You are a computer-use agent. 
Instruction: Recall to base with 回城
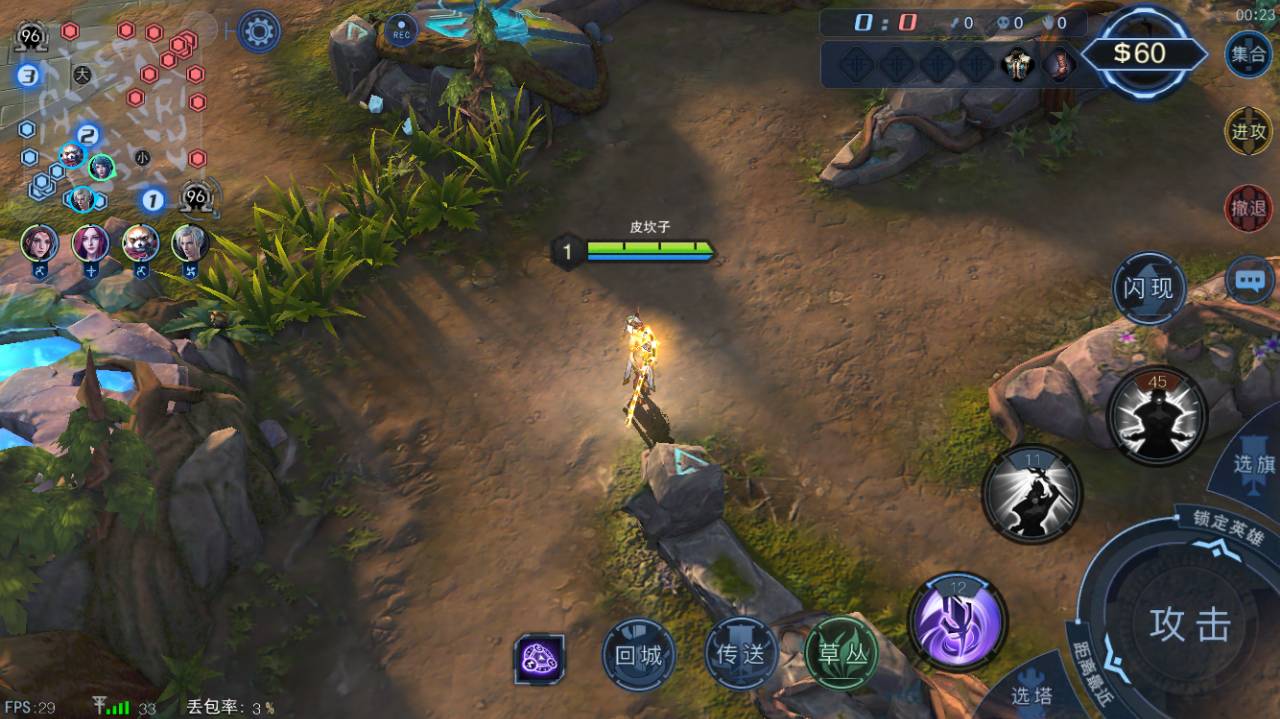click(639, 656)
